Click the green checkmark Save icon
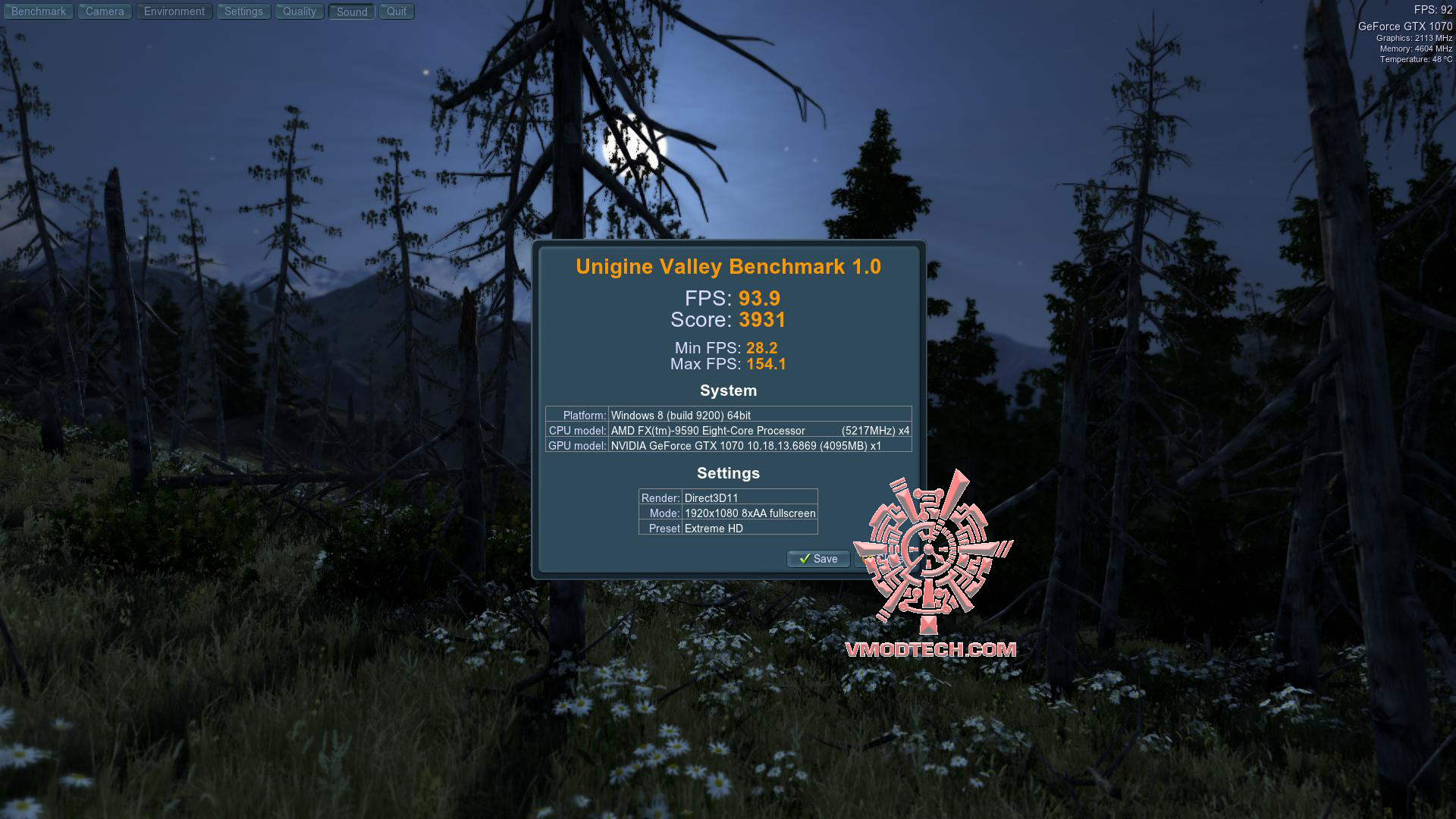Viewport: 1456px width, 819px height. pyautogui.click(x=804, y=559)
